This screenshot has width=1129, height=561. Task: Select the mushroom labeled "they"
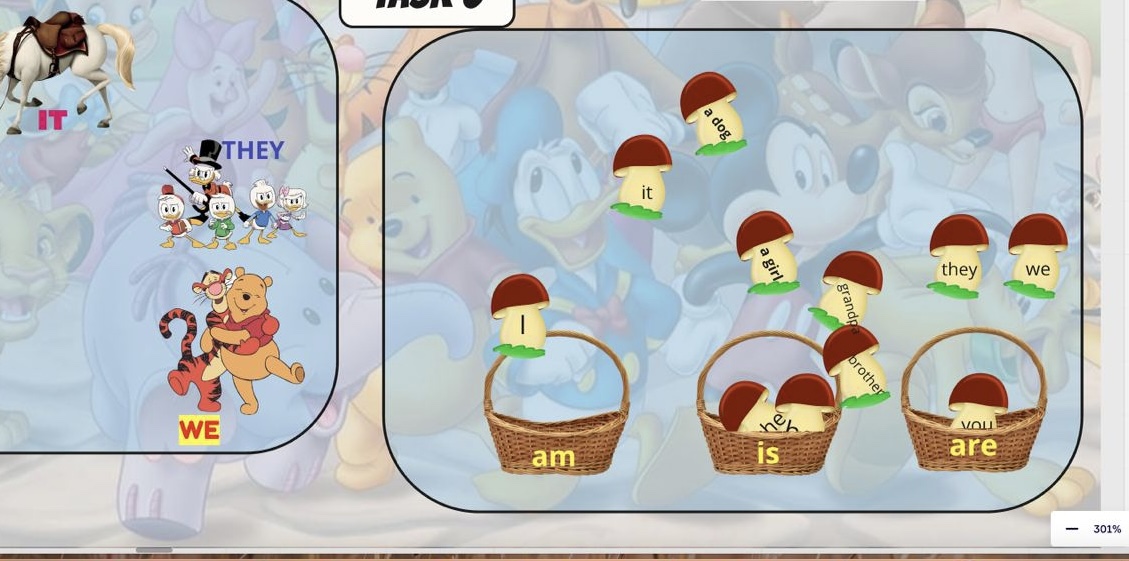(958, 256)
